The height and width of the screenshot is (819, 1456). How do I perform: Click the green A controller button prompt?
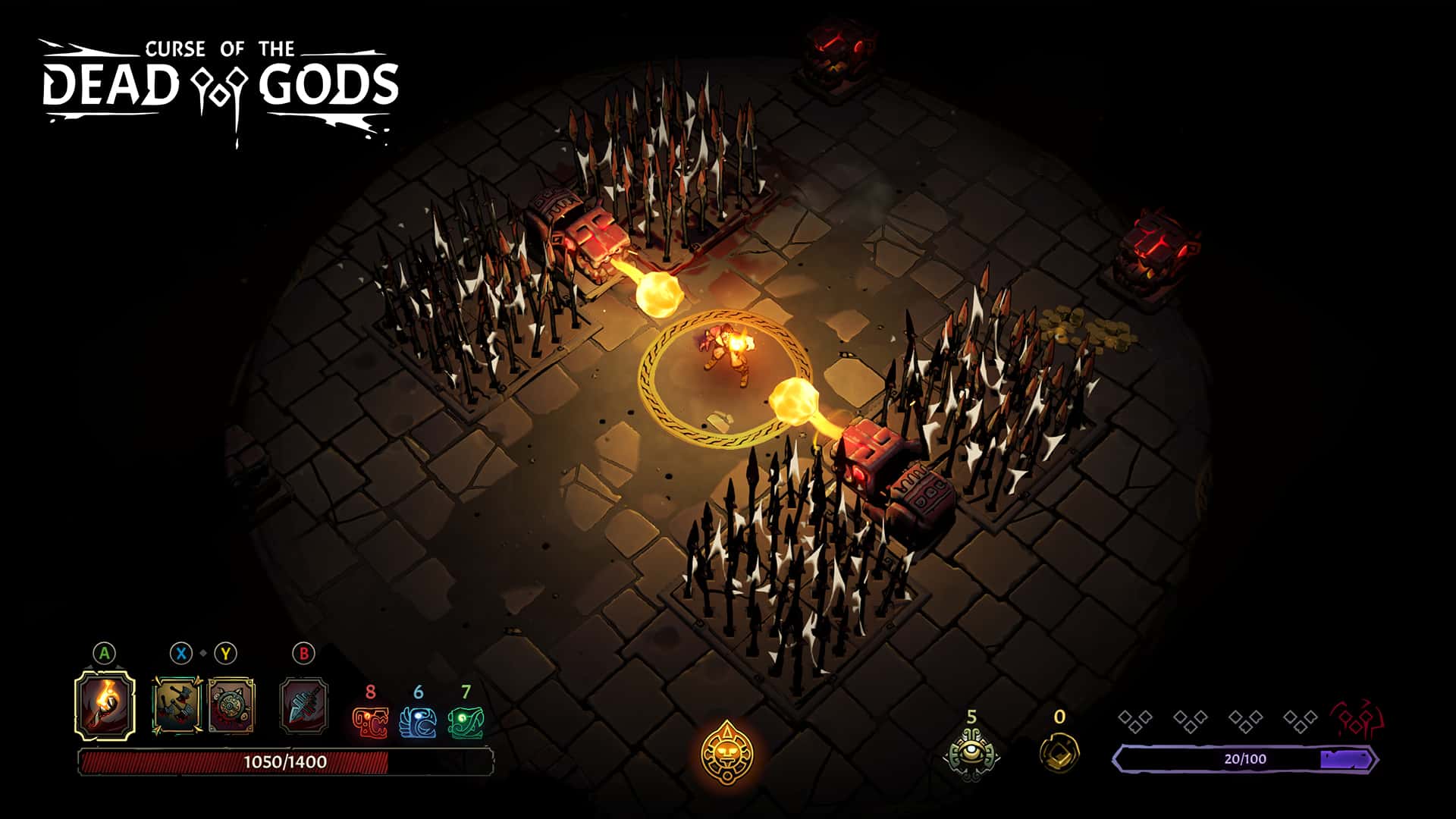(x=104, y=654)
